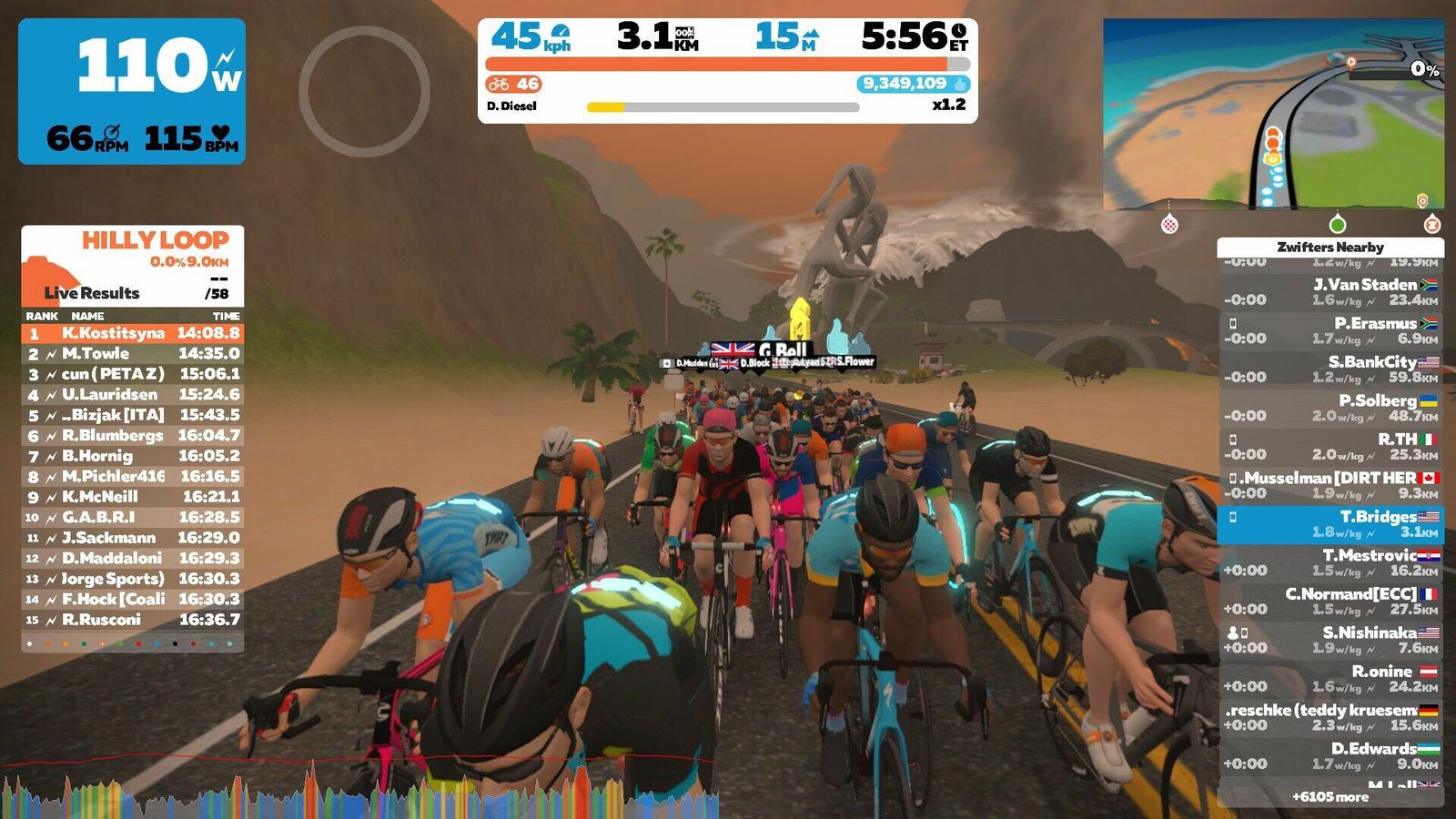1456x819 pixels.
Task: Click the G.Bell rider name tag
Action: point(781,350)
